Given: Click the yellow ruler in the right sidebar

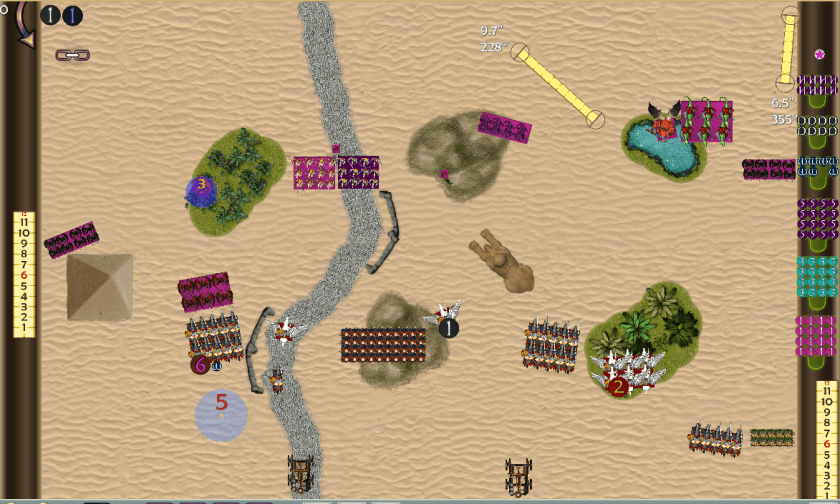Looking at the screenshot, I should tap(826, 441).
